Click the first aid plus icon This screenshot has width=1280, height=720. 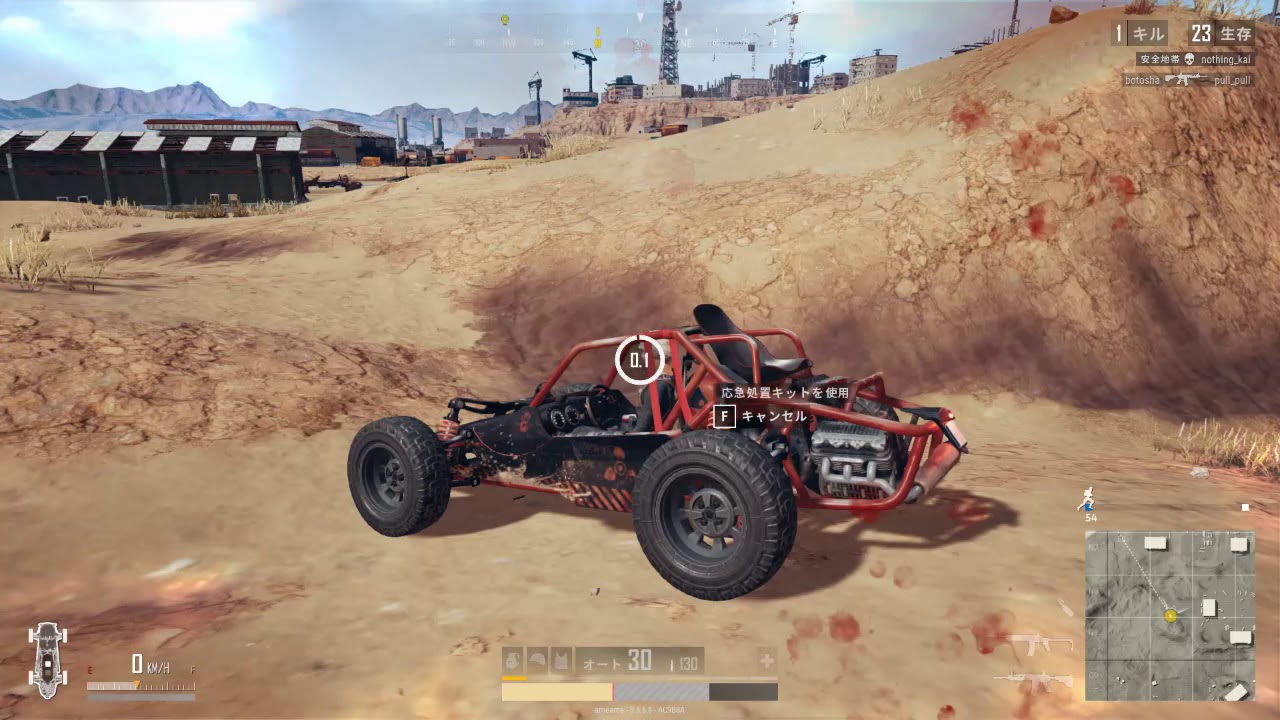pos(766,663)
